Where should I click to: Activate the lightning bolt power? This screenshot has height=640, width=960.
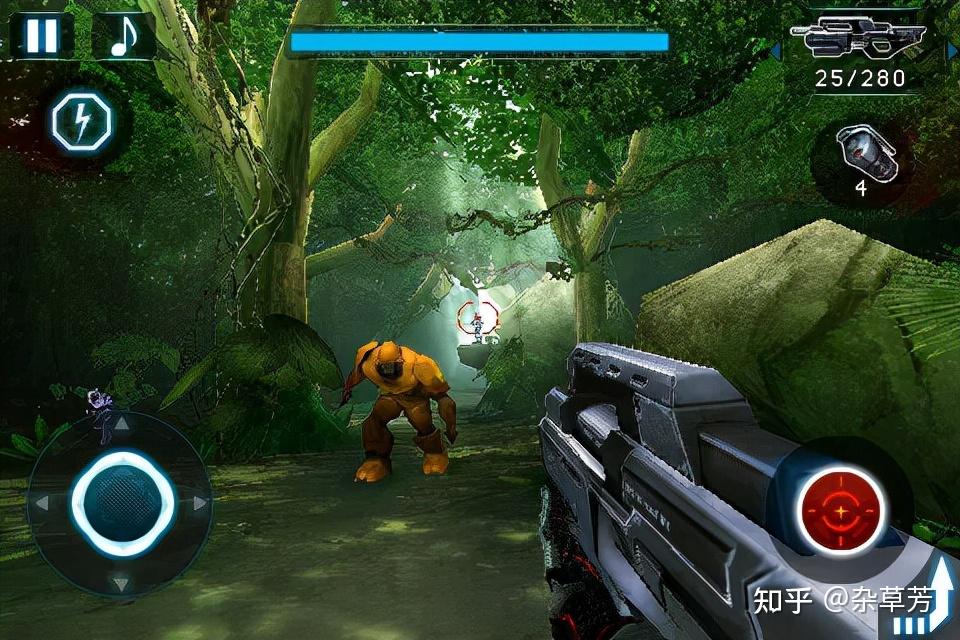pos(82,122)
